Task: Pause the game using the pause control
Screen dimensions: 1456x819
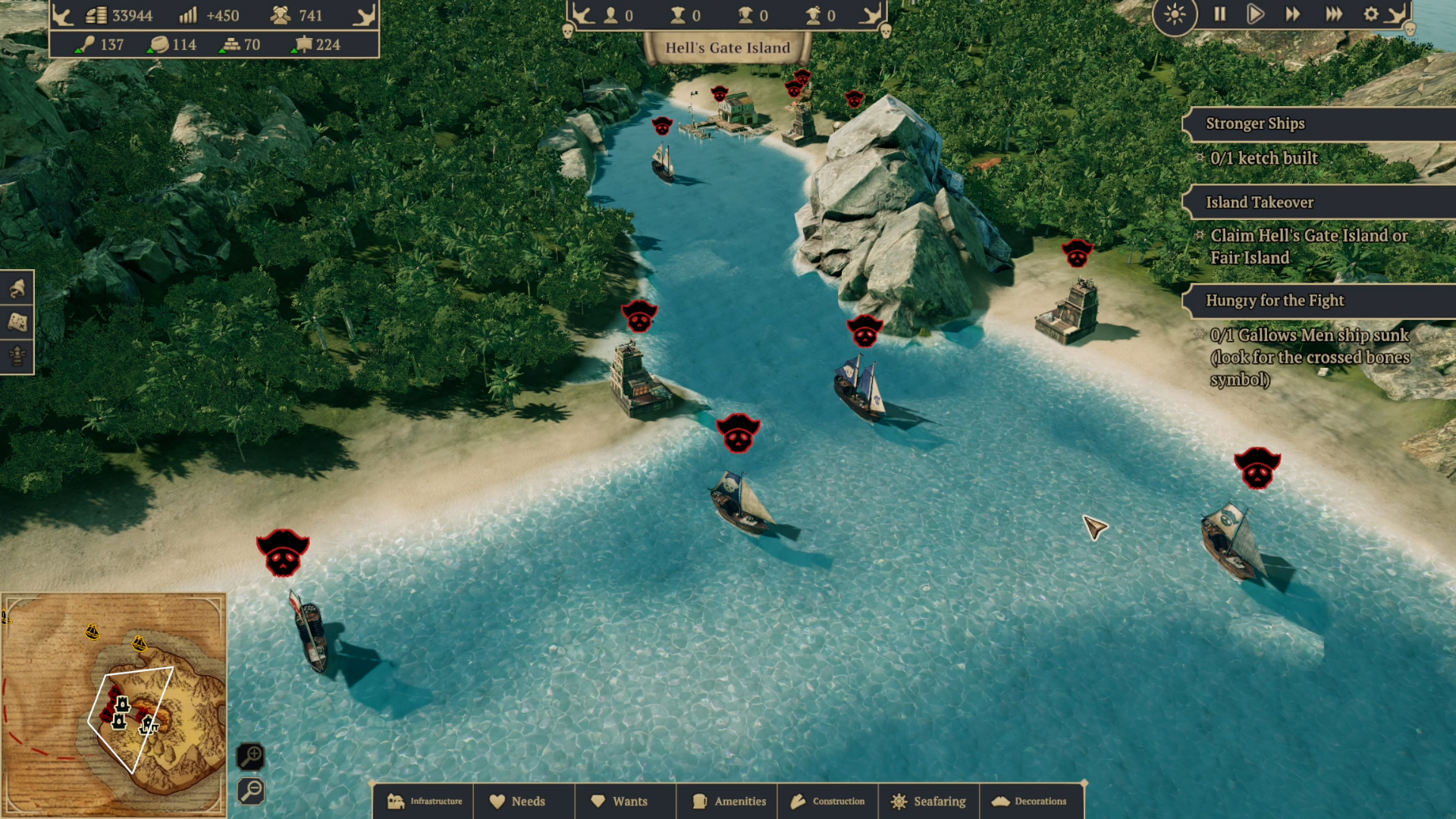Action: pos(1219,14)
